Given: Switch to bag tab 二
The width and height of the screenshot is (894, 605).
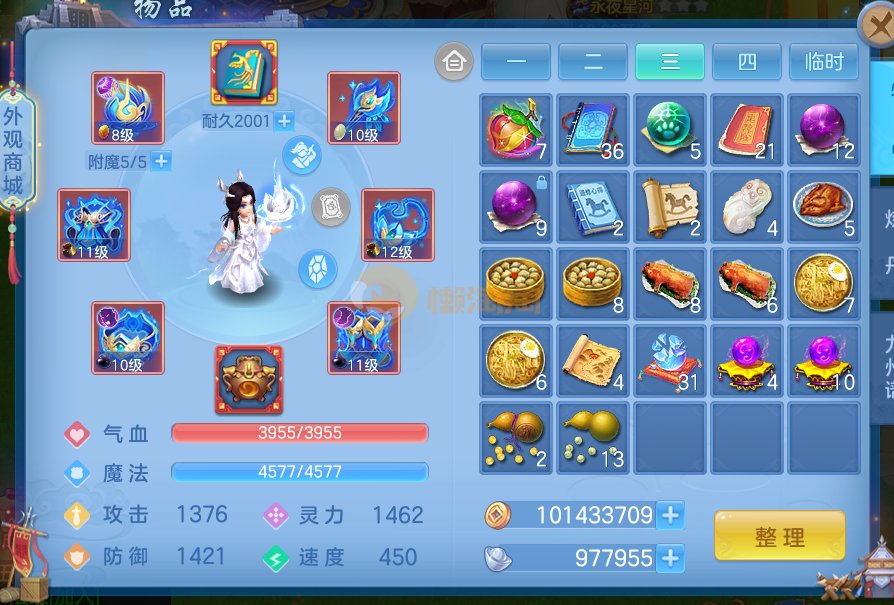Looking at the screenshot, I should click(x=592, y=62).
